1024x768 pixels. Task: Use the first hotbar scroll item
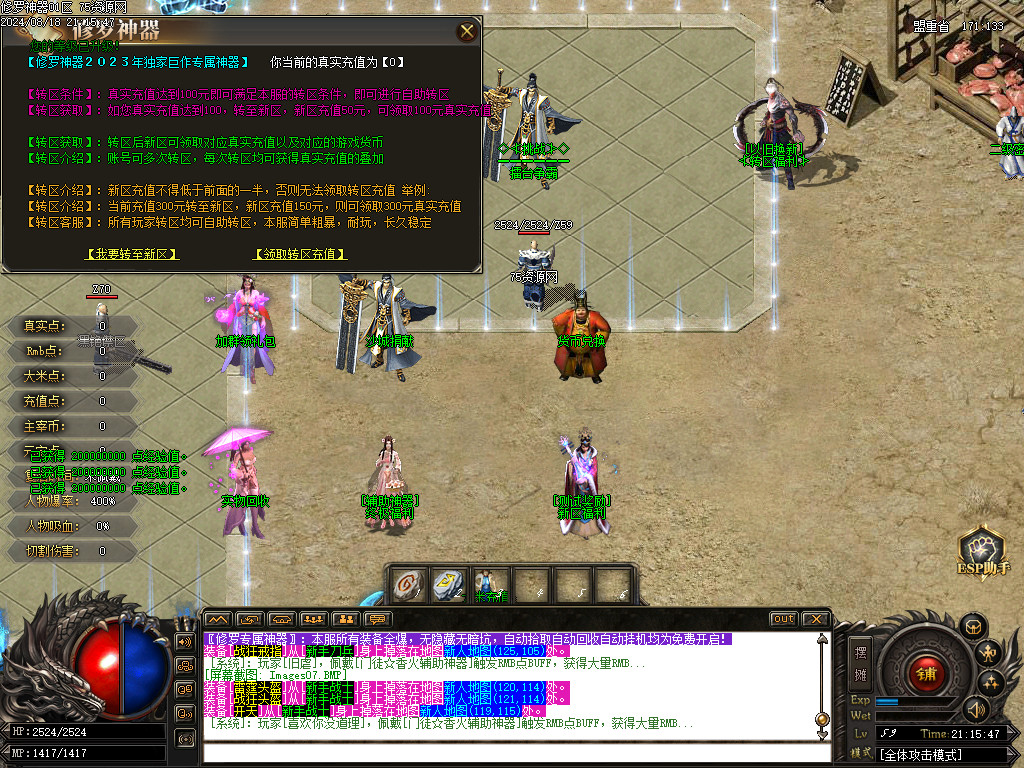407,584
